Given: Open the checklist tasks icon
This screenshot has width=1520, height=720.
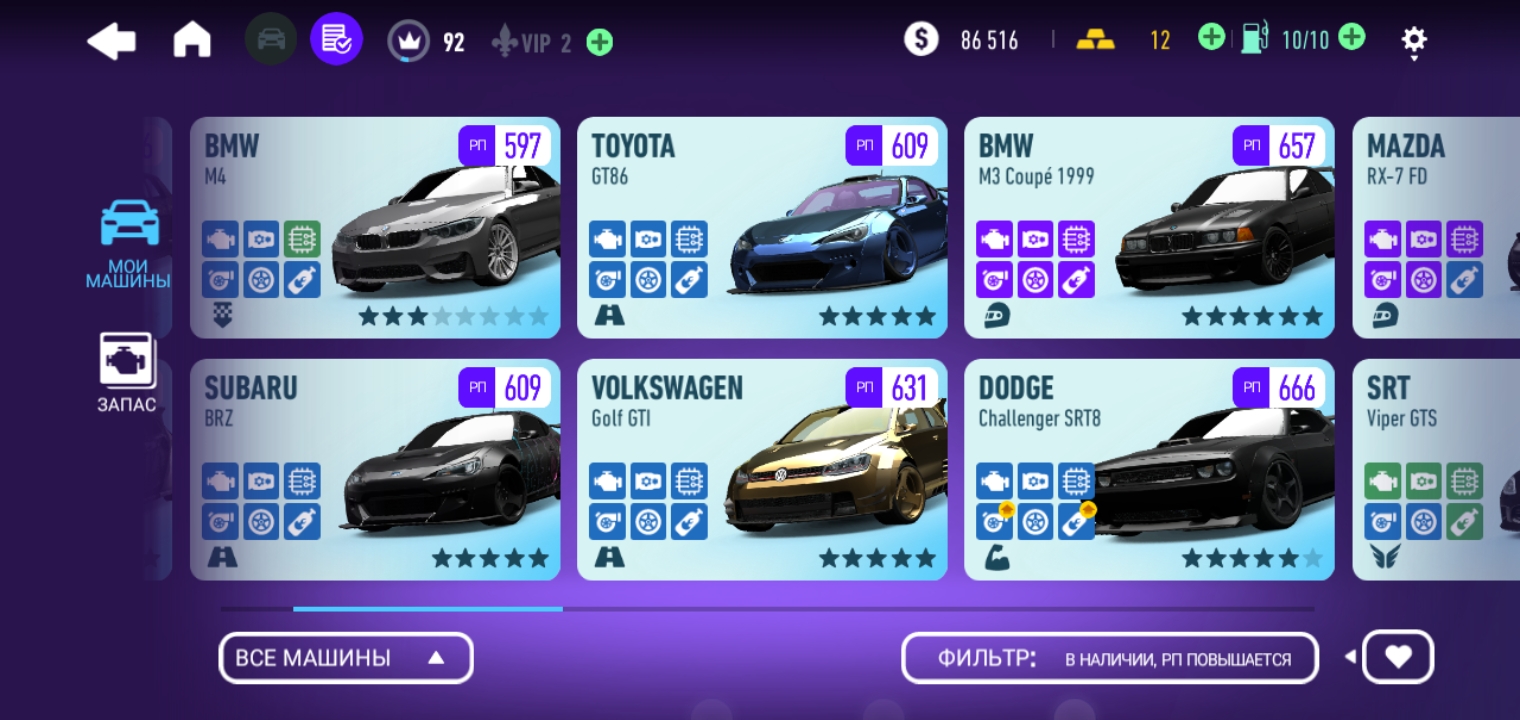Looking at the screenshot, I should [336, 40].
